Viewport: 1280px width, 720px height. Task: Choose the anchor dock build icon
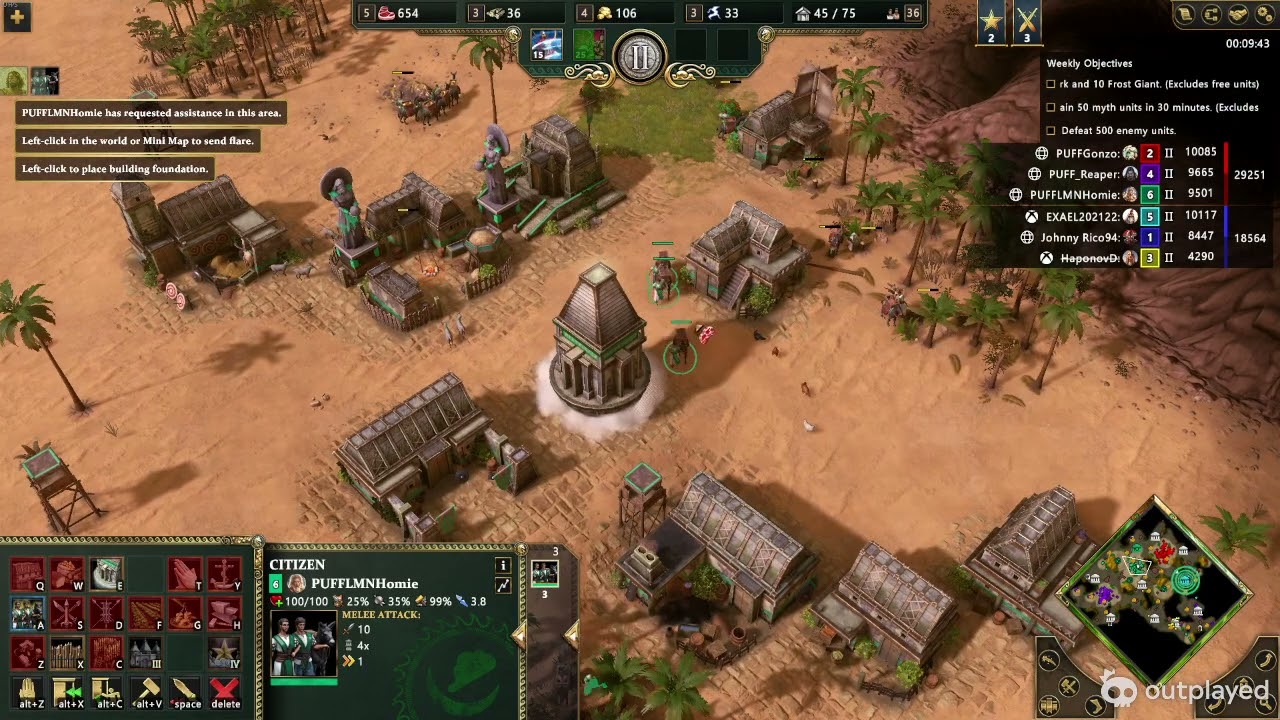point(224,573)
